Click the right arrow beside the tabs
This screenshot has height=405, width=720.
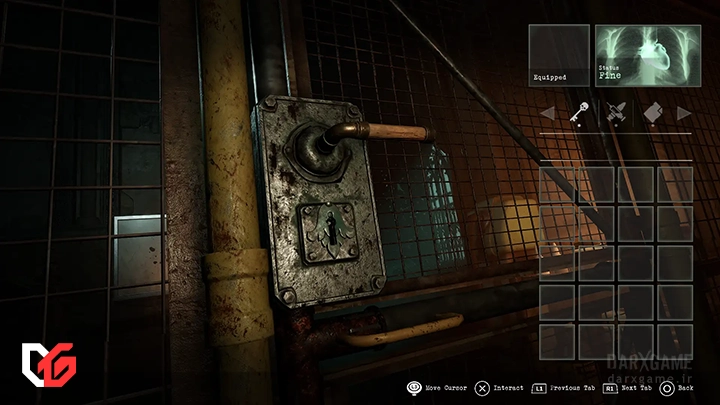click(684, 113)
